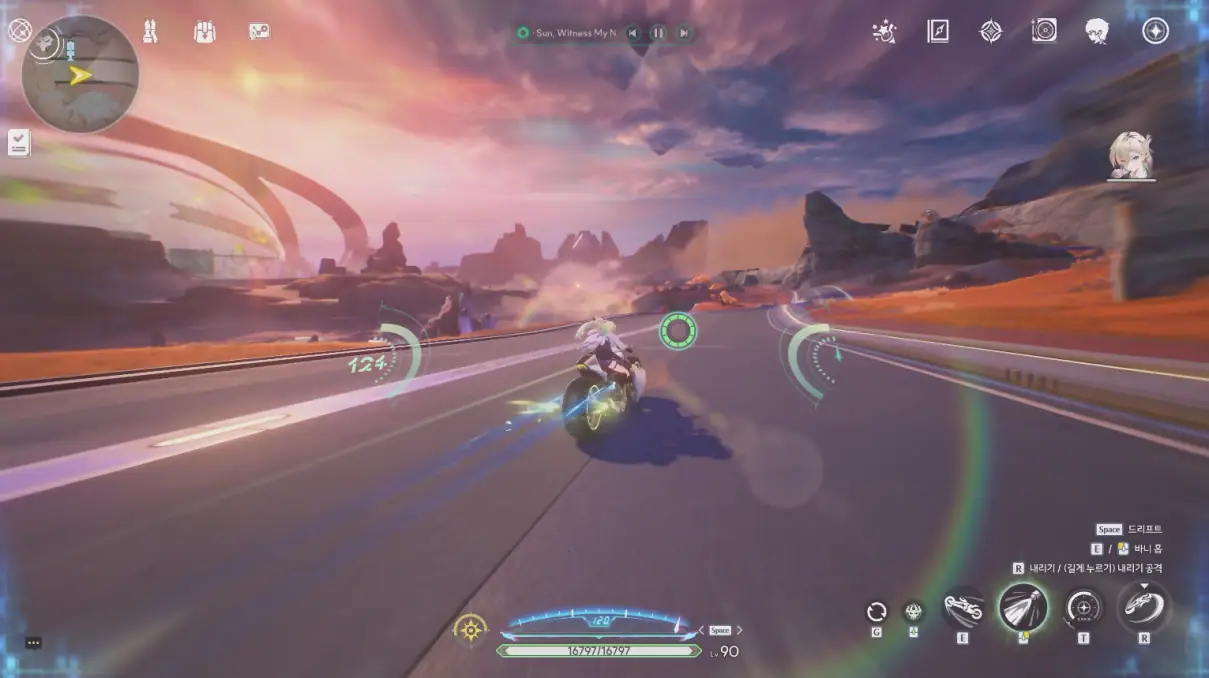Select the blonde character portrait
This screenshot has height=678, width=1209.
click(x=1131, y=156)
